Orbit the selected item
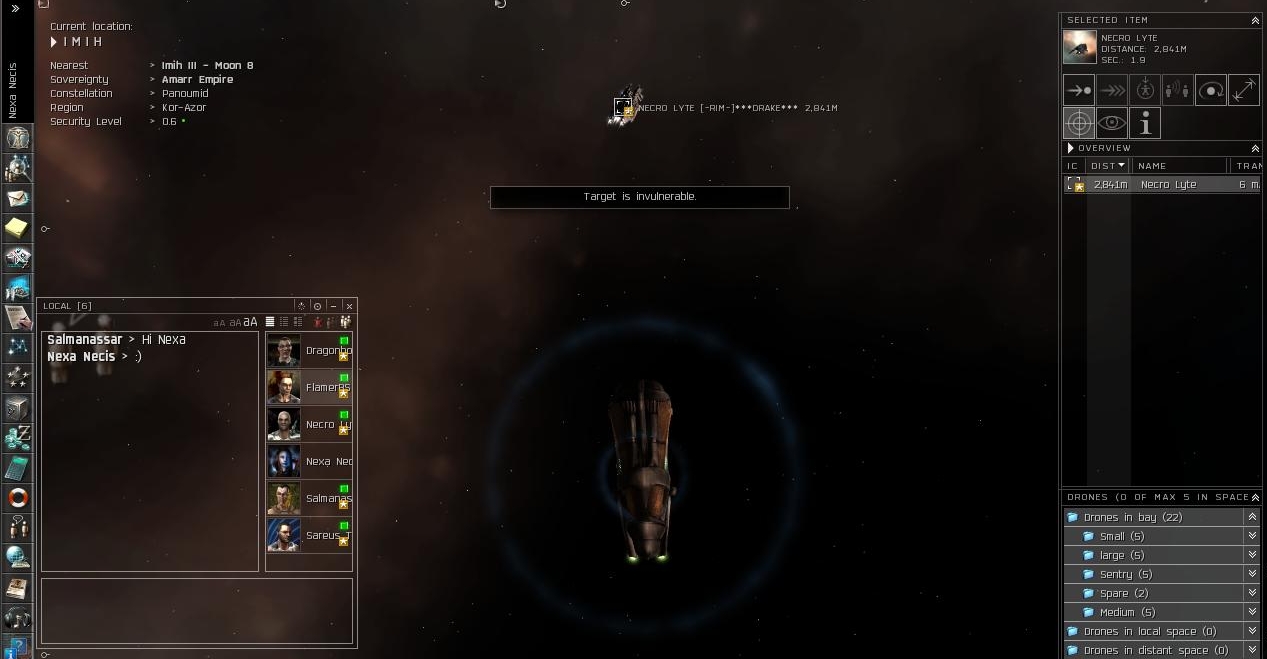Image resolution: width=1267 pixels, height=659 pixels. 1211,90
